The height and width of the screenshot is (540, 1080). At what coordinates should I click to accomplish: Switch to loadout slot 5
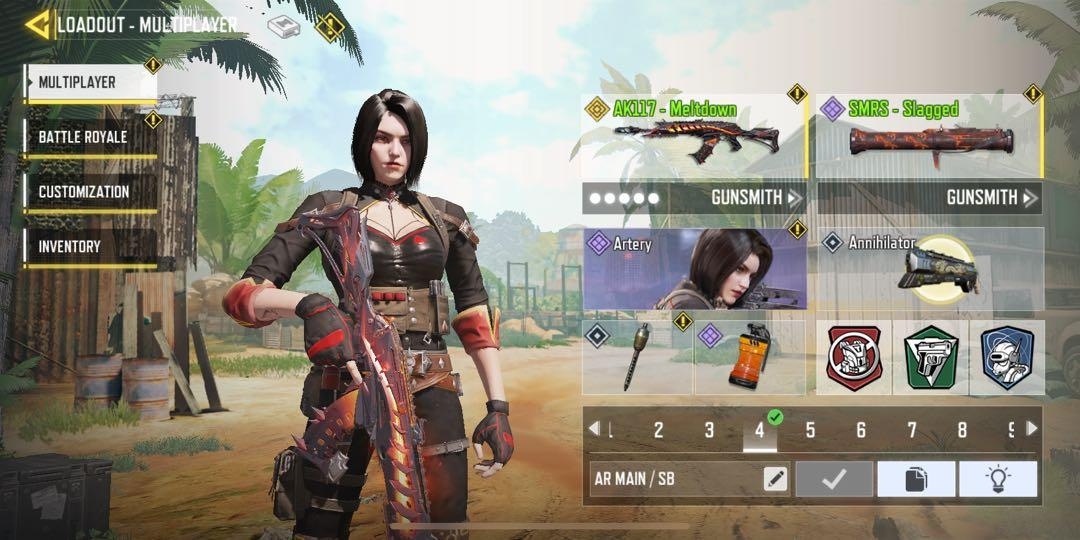(810, 431)
